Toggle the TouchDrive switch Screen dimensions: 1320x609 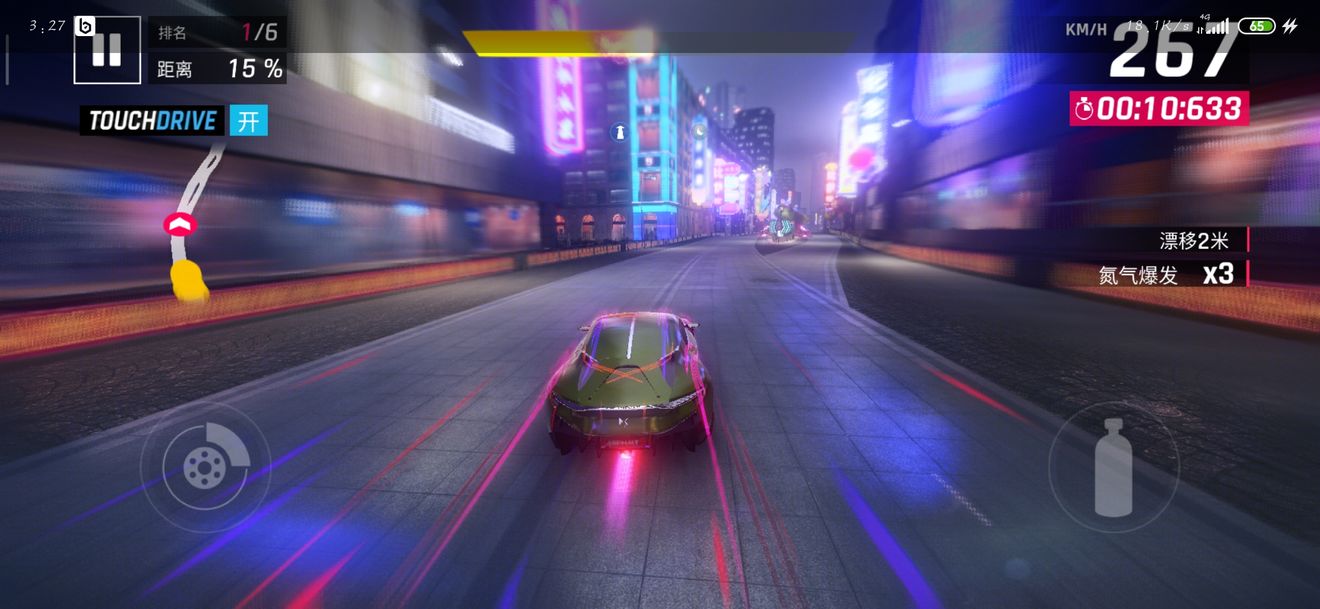(249, 121)
